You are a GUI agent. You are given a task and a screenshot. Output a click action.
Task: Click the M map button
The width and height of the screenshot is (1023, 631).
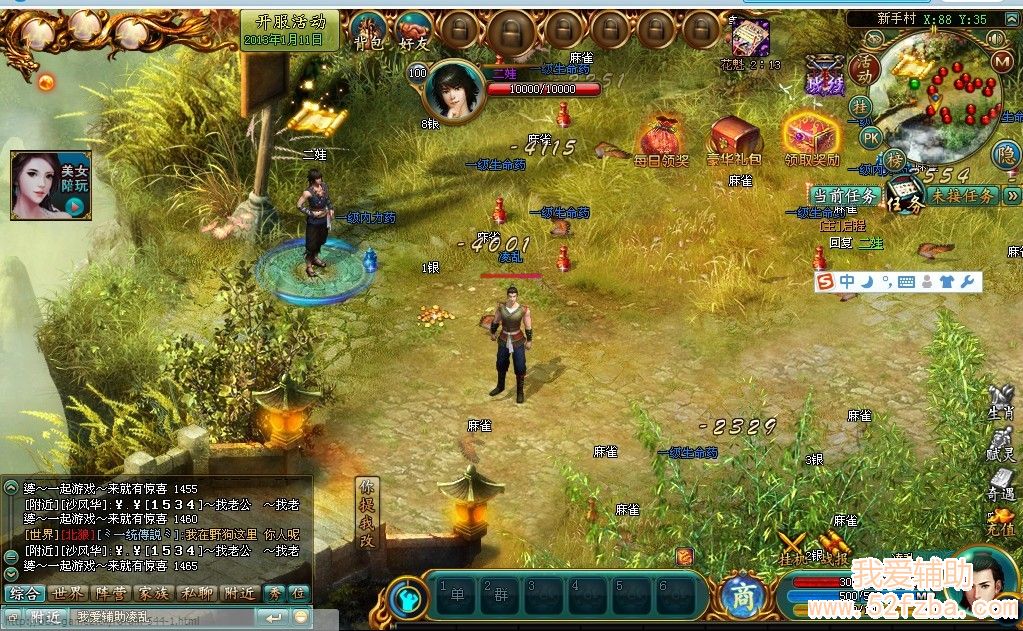[x=1003, y=61]
